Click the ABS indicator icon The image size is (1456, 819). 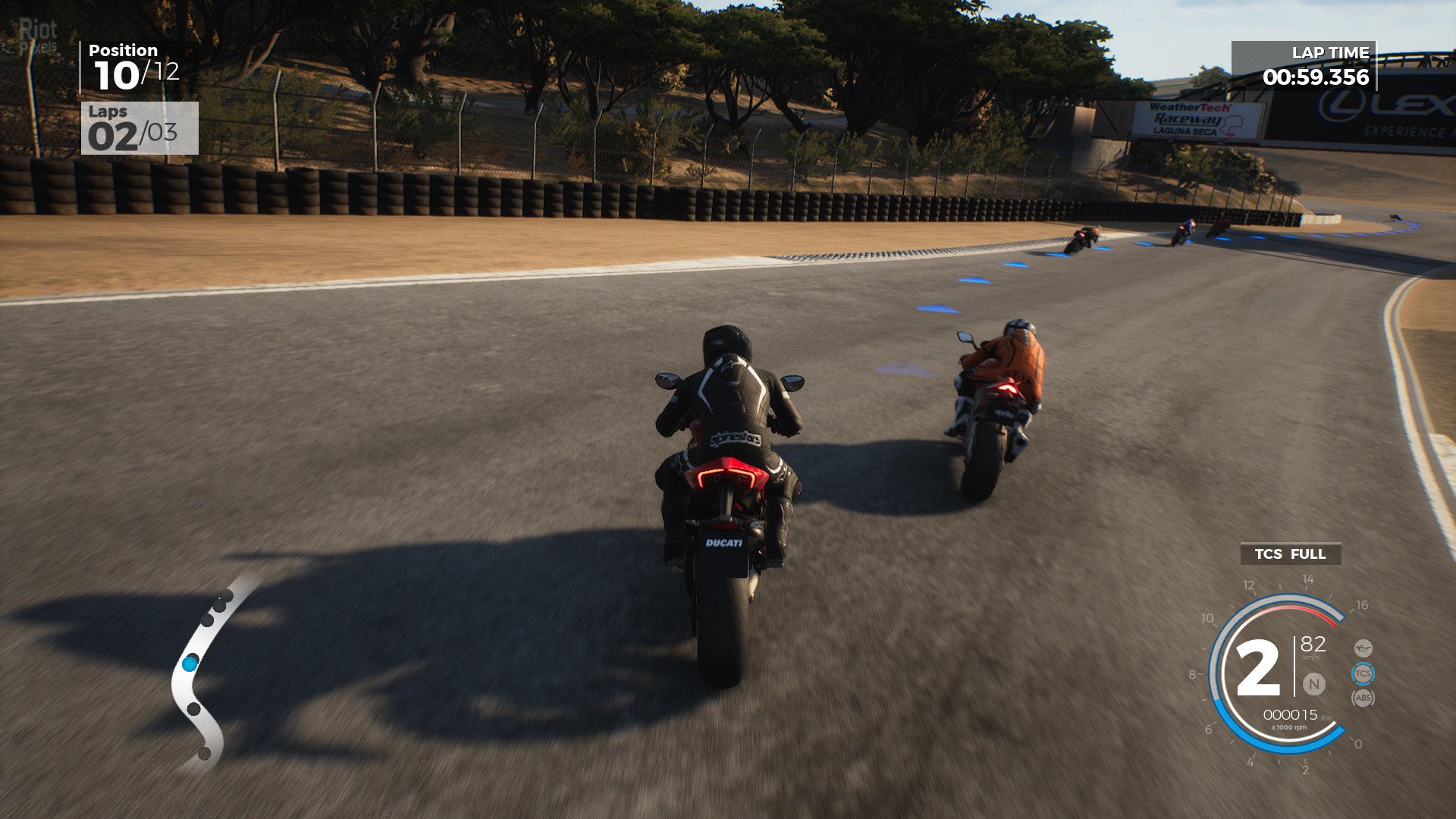pyautogui.click(x=1363, y=698)
